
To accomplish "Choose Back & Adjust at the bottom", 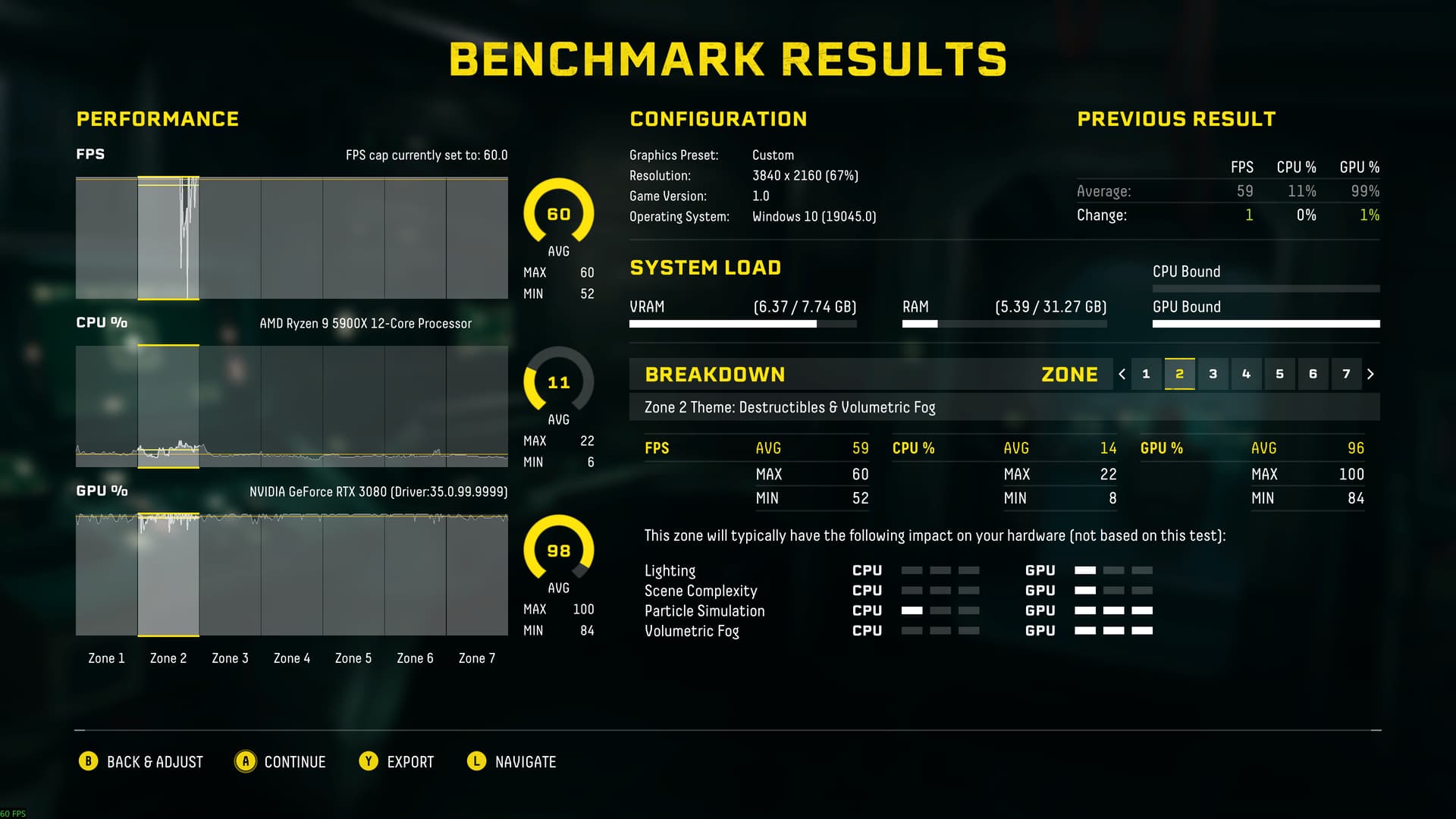I will tap(141, 761).
